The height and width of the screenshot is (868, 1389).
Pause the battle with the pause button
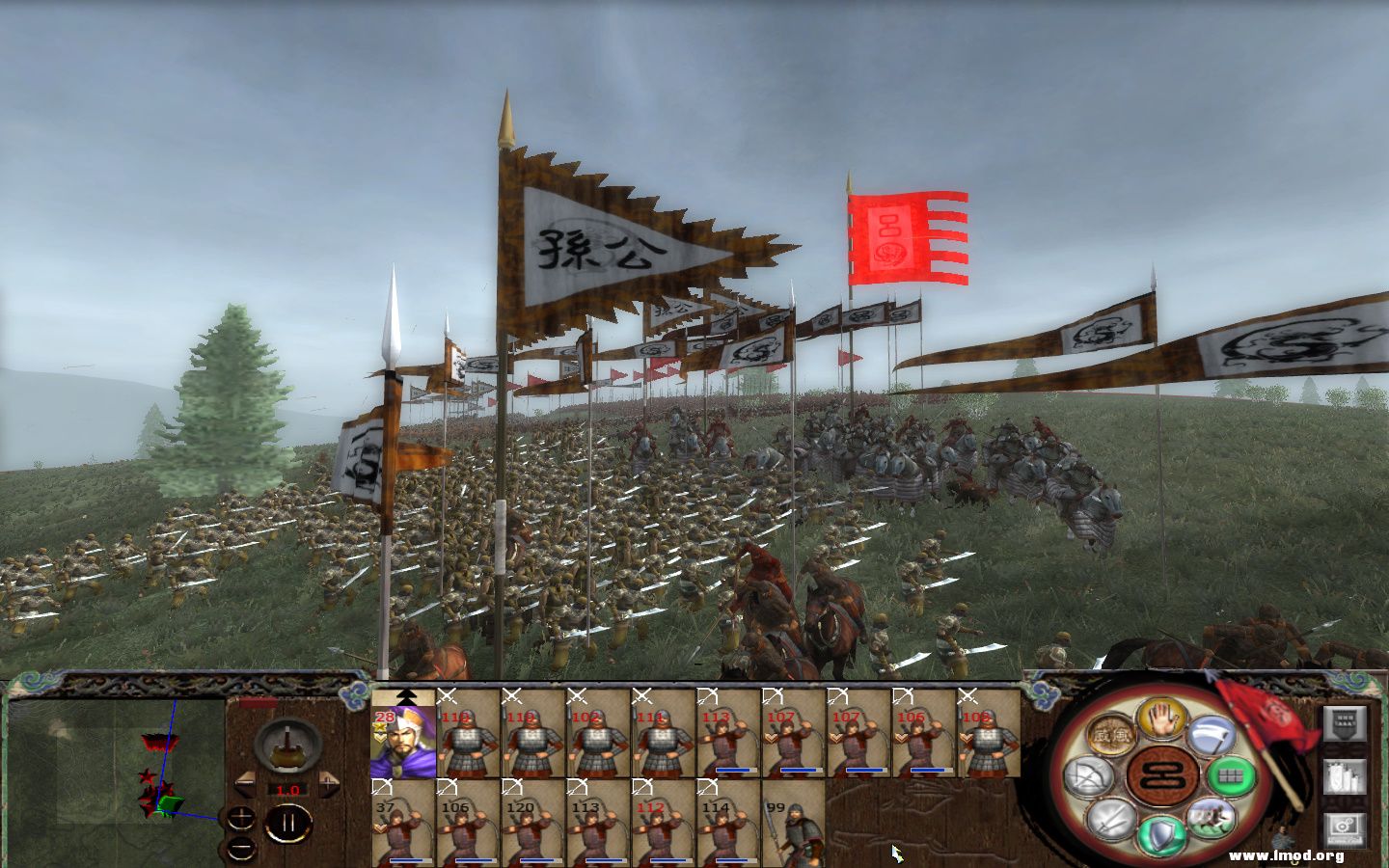pos(290,821)
